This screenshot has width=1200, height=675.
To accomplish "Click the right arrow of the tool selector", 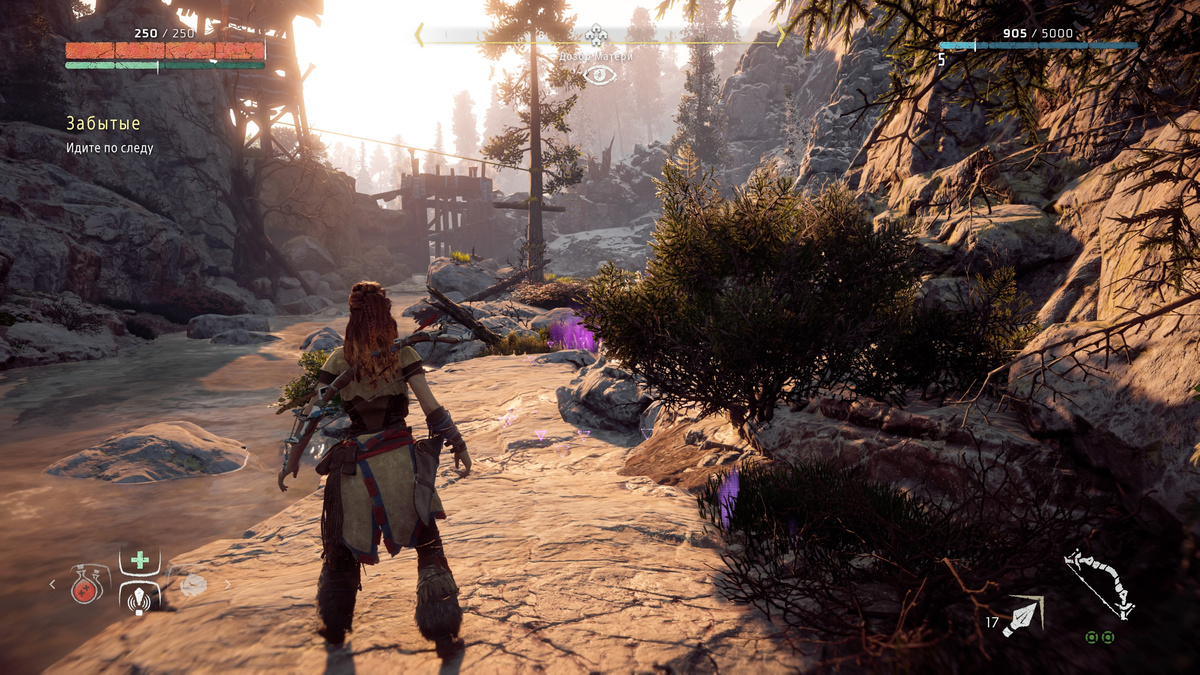I will [x=228, y=585].
